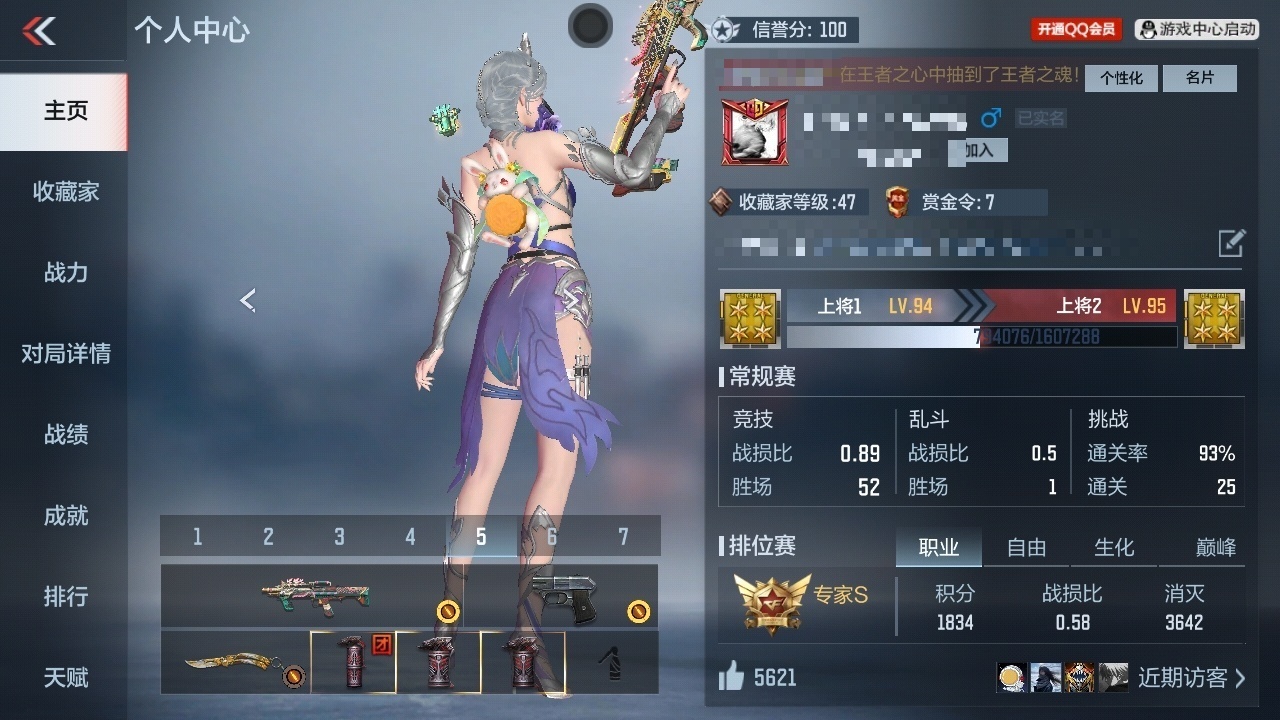Give a like with the thumbs-up icon

(x=731, y=677)
